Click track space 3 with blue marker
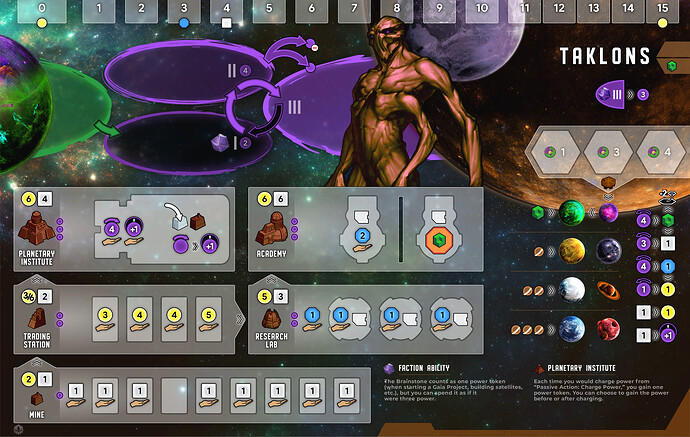690x437 pixels. tap(183, 12)
